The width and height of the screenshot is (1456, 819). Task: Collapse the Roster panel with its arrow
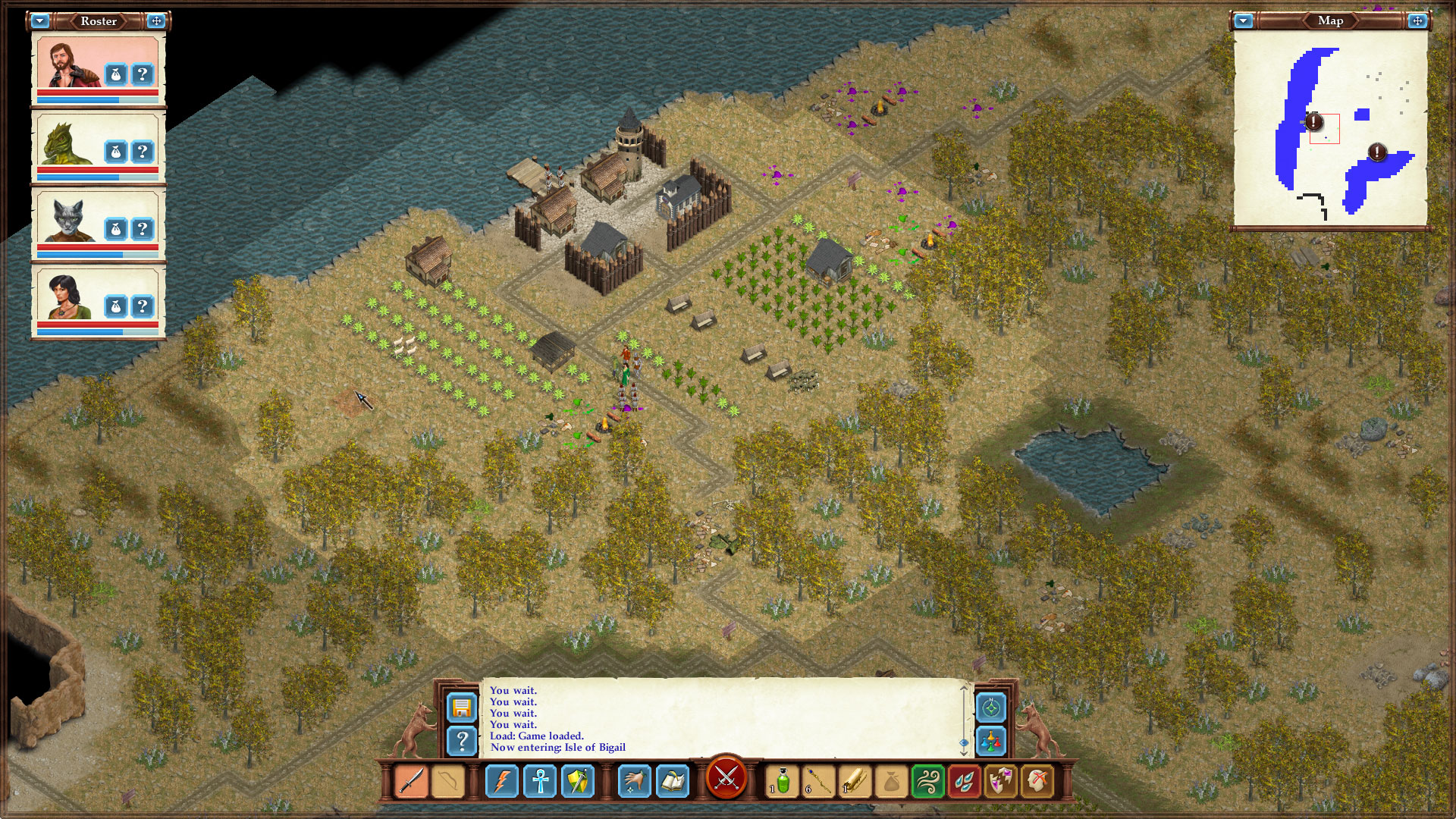[x=39, y=21]
